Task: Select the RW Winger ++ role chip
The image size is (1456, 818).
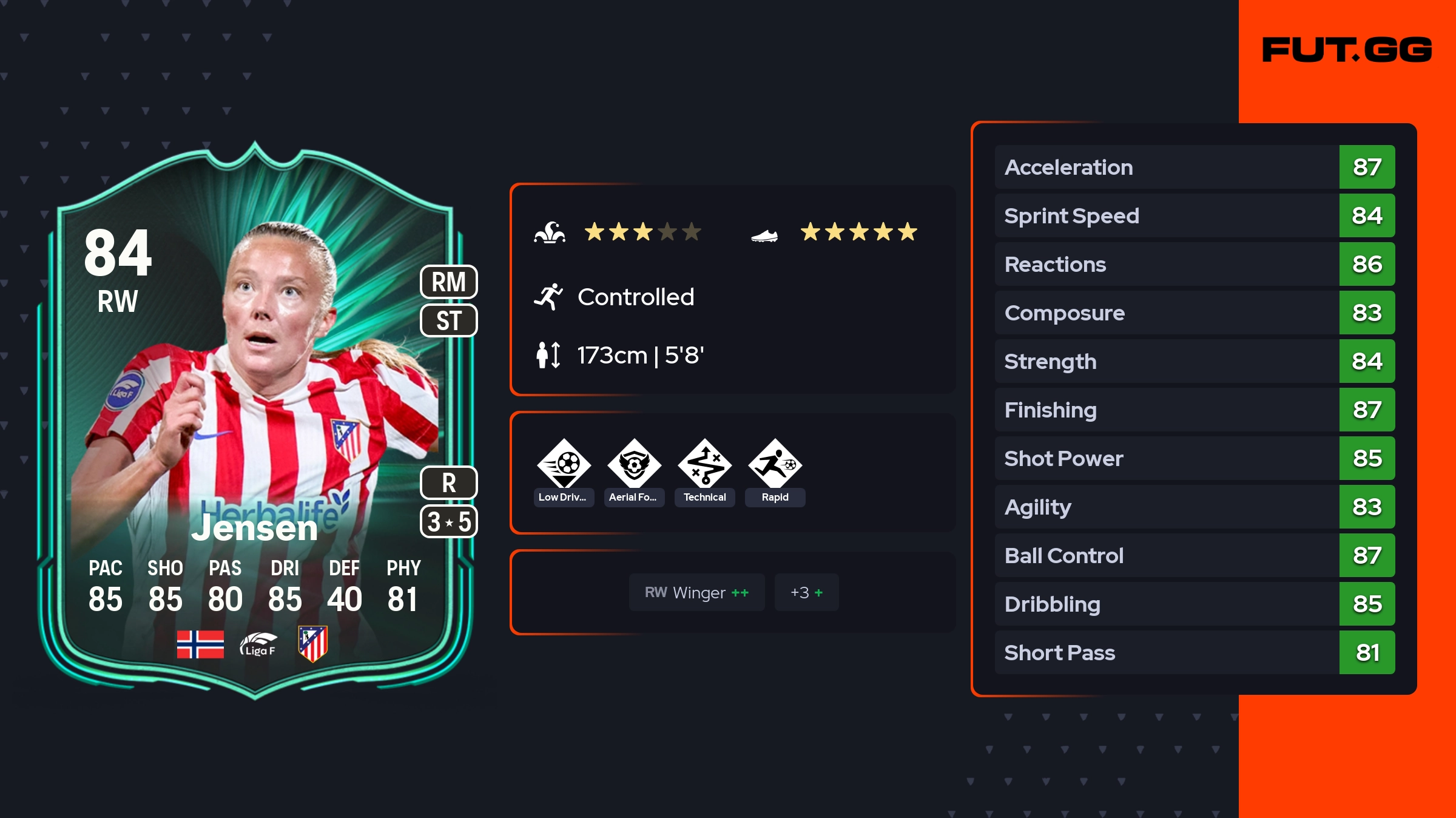Action: [x=696, y=592]
